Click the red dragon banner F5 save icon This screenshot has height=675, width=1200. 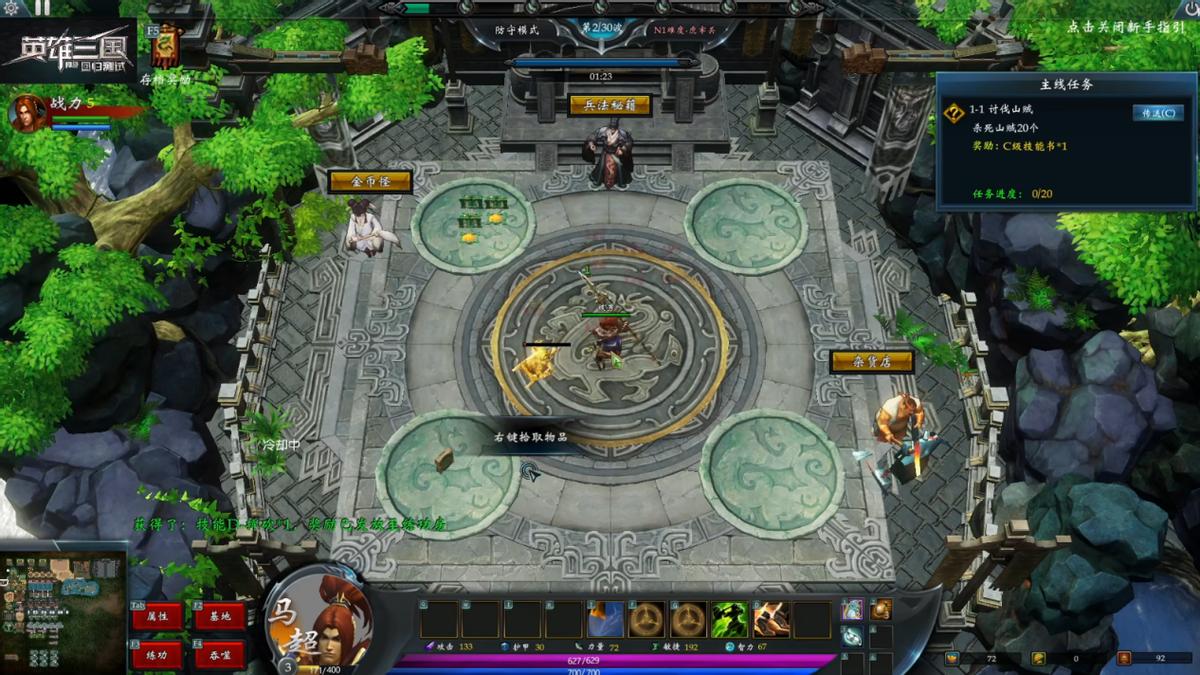(166, 44)
